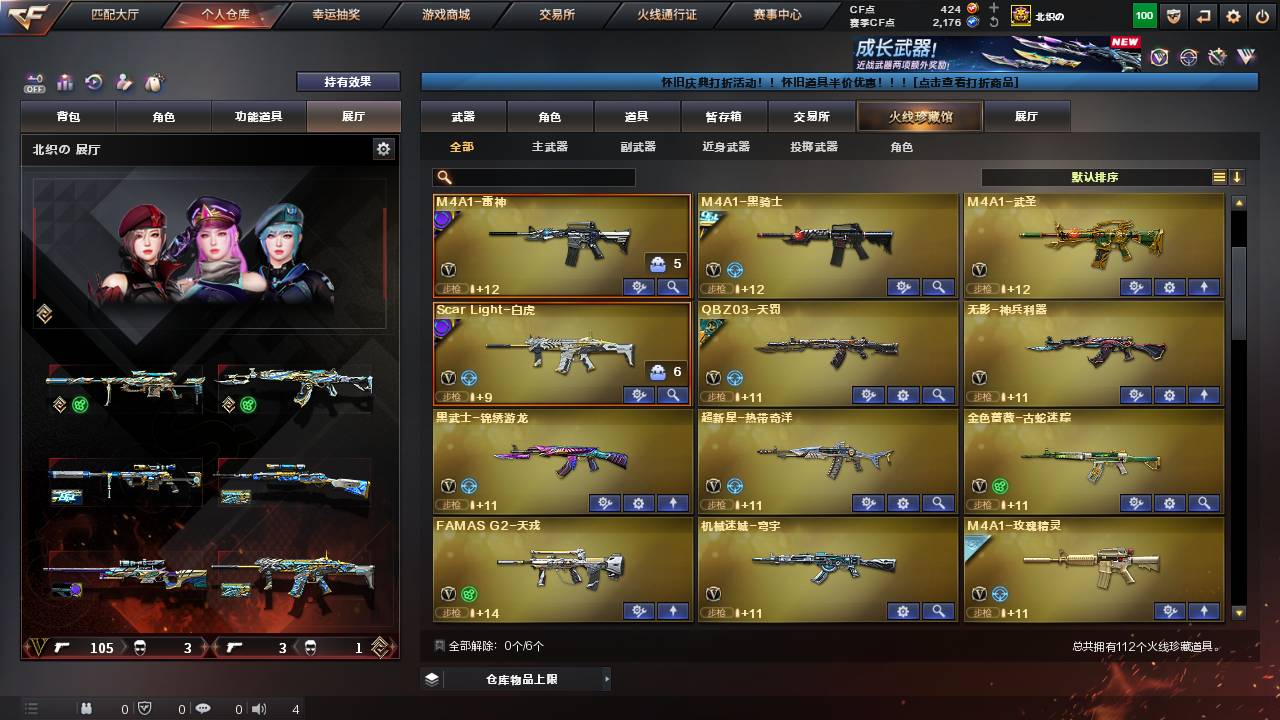Image resolution: width=1280 pixels, height=720 pixels.
Task: Click the gear icon in 北织の展厅 header
Action: [383, 147]
